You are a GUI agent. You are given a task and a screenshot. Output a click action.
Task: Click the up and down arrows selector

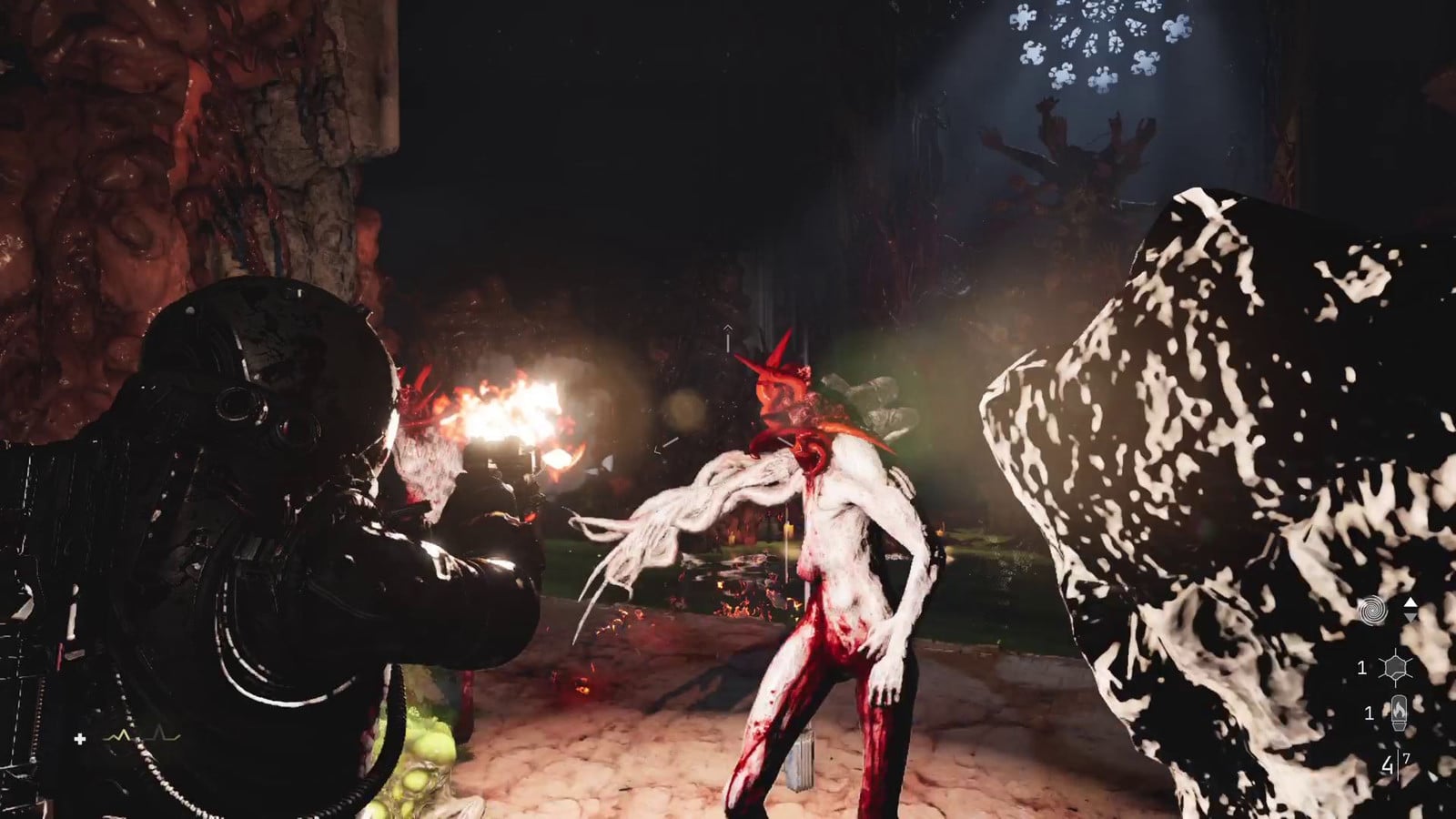[1410, 610]
